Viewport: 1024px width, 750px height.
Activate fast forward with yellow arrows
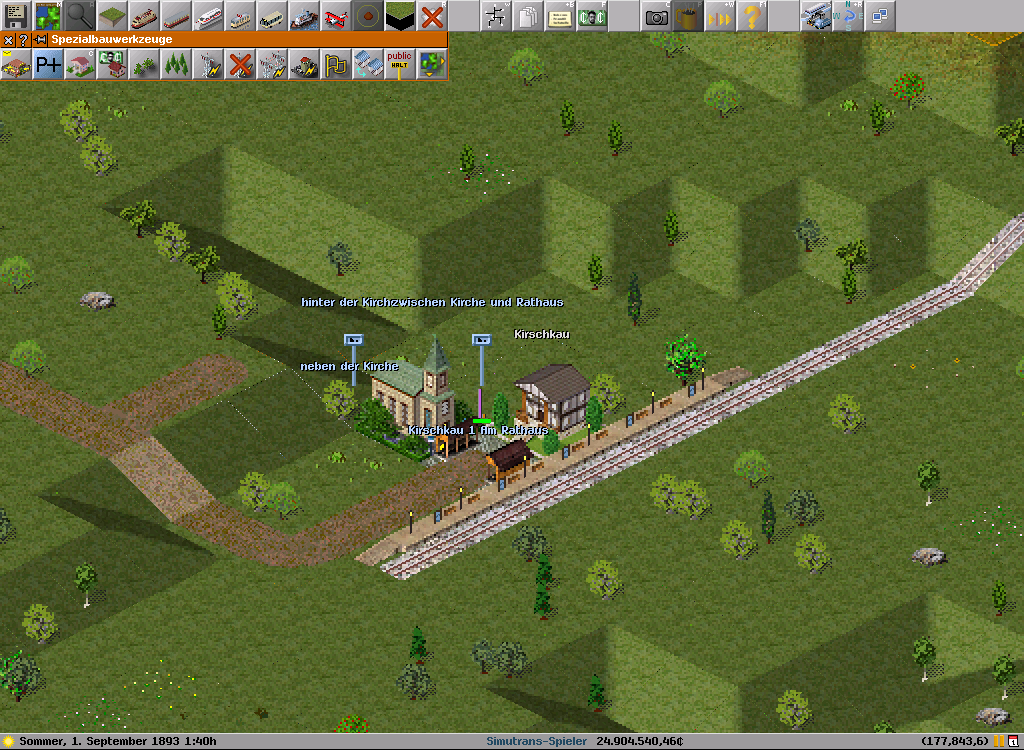720,16
